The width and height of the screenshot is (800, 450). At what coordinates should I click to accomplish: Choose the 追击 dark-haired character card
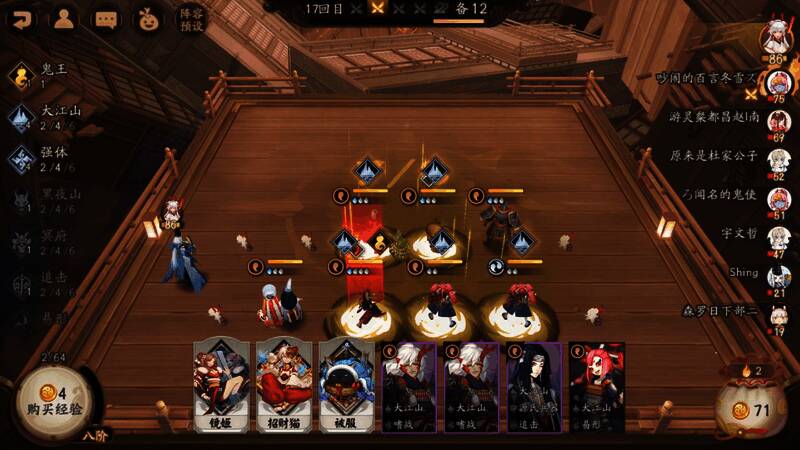pyautogui.click(x=533, y=387)
